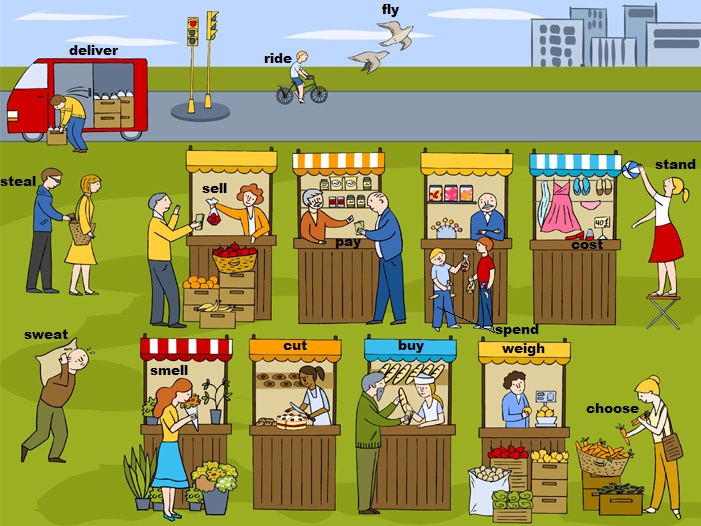Select the "cost" word label
Image resolution: width=701 pixels, height=526 pixels.
pyautogui.click(x=587, y=244)
